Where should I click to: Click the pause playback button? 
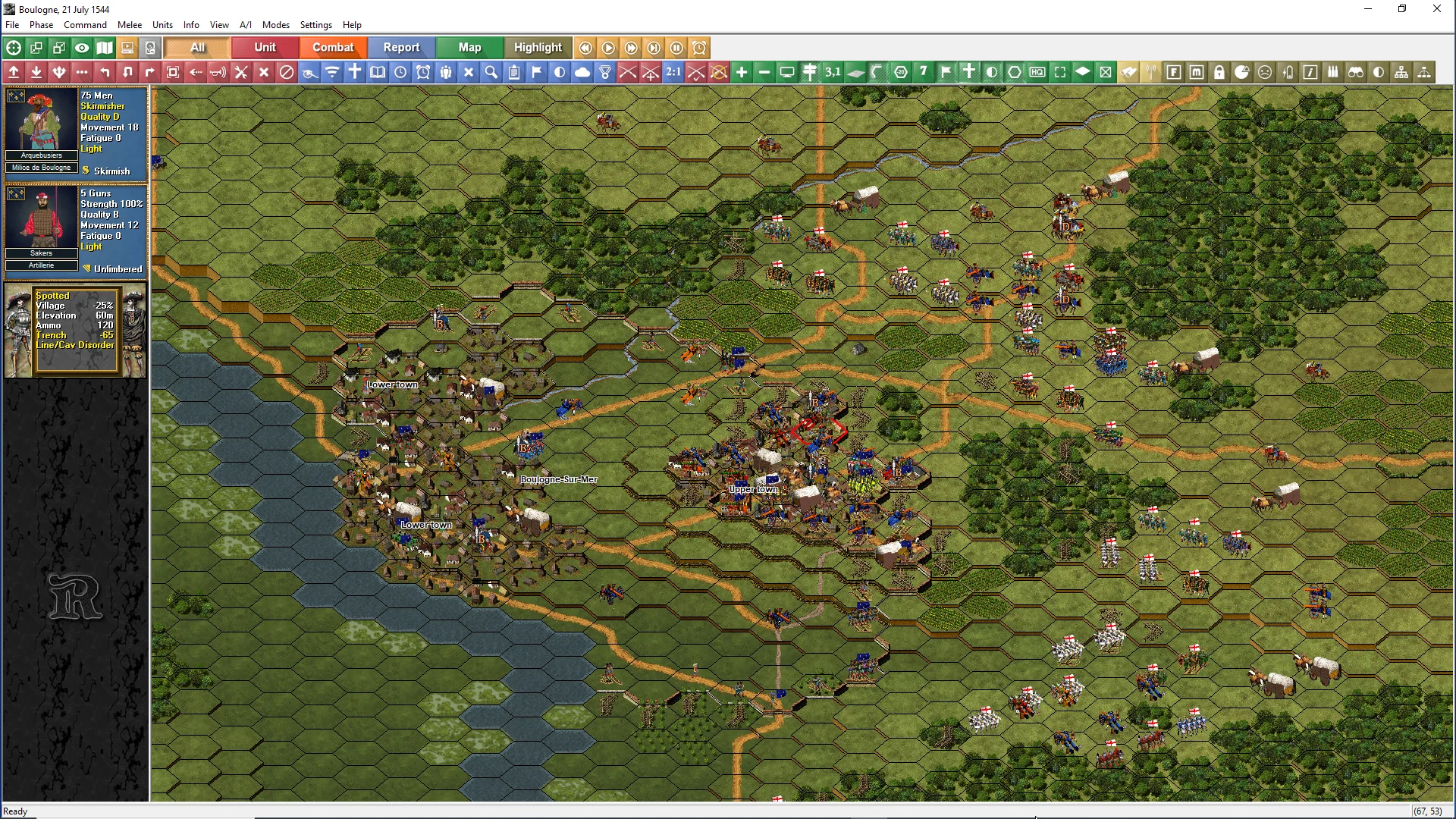676,48
